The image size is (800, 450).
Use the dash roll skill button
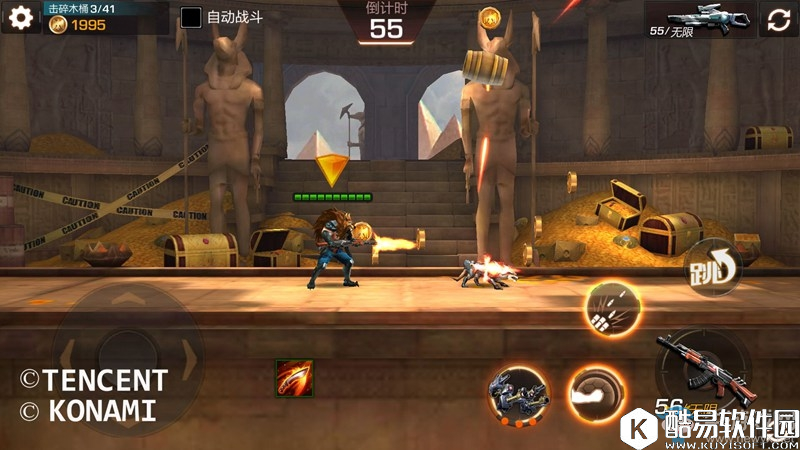tap(597, 392)
